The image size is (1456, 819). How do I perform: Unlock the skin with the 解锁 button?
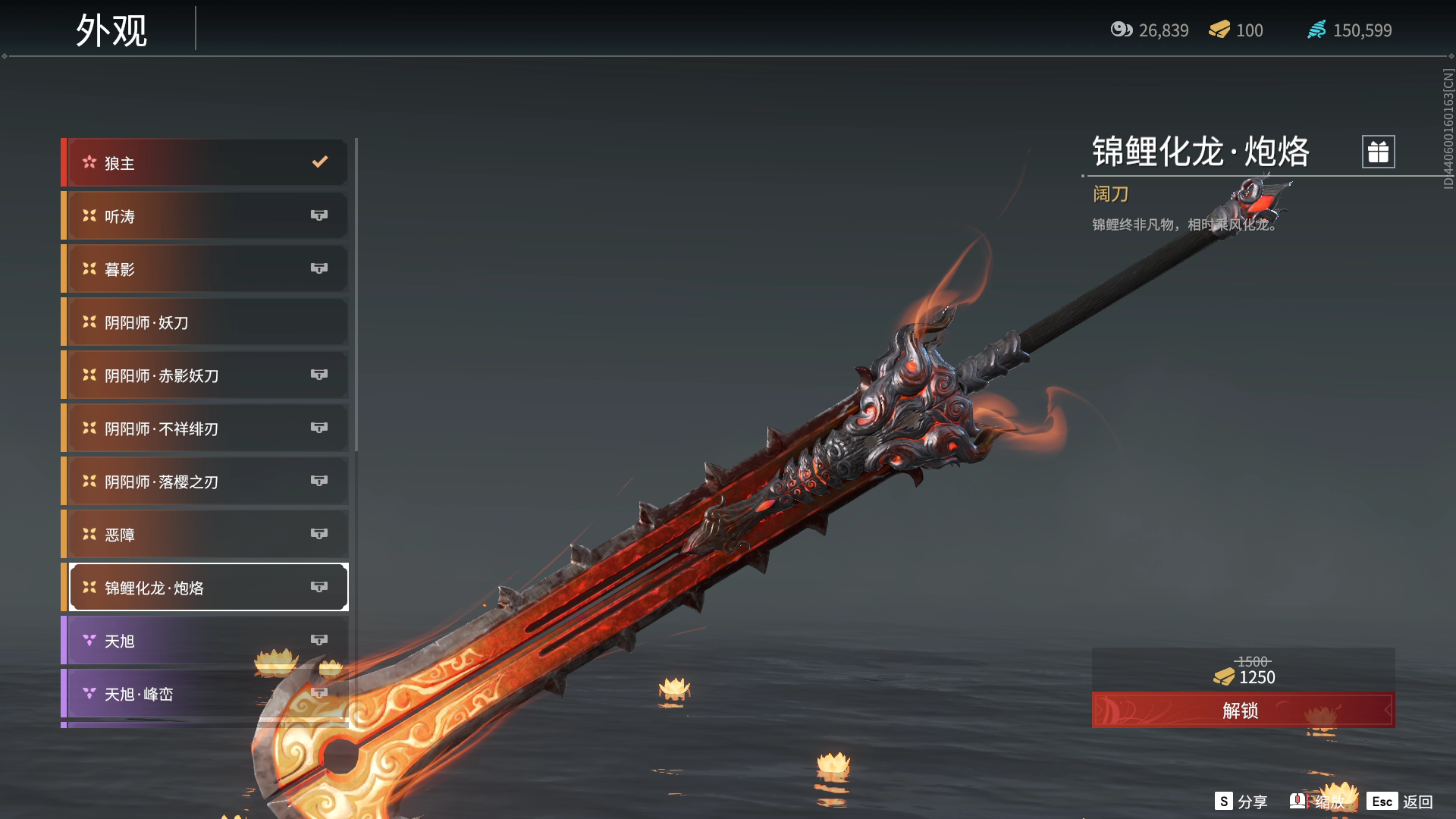(x=1242, y=711)
